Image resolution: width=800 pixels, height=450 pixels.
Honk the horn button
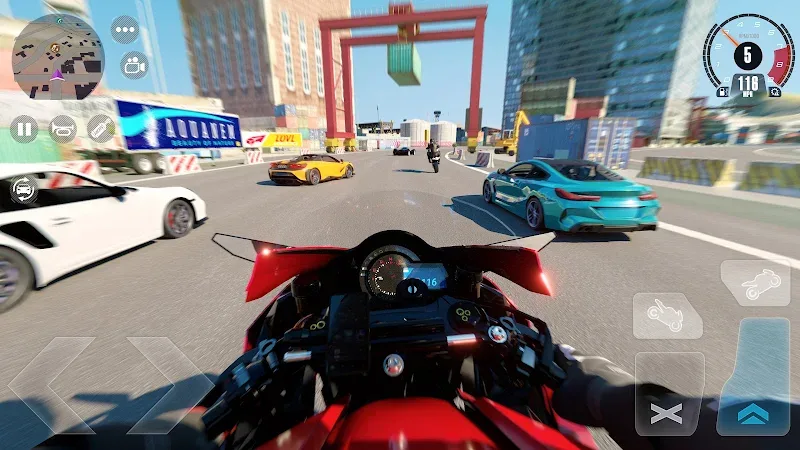pos(63,128)
